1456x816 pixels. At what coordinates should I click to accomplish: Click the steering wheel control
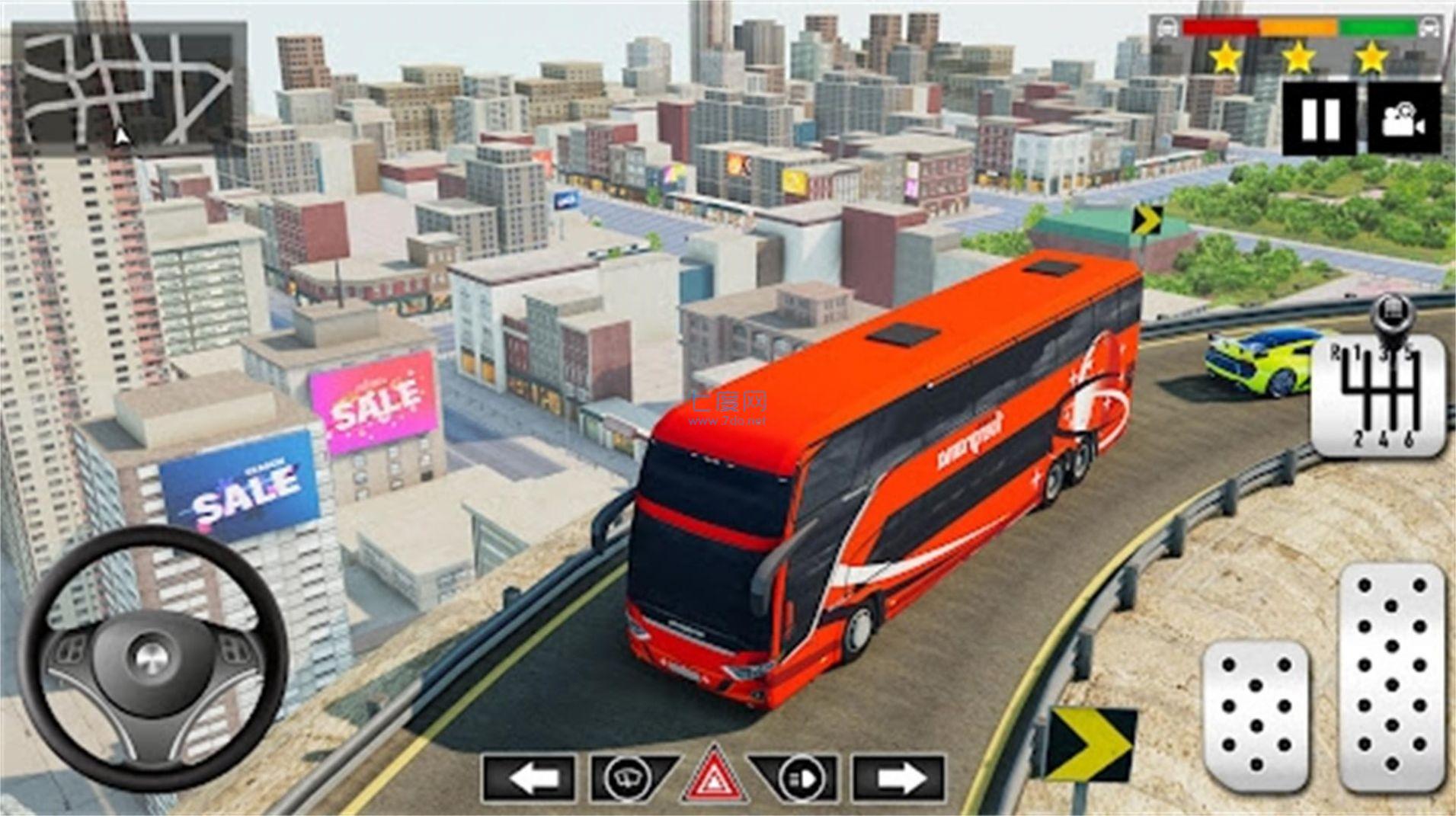[x=152, y=658]
